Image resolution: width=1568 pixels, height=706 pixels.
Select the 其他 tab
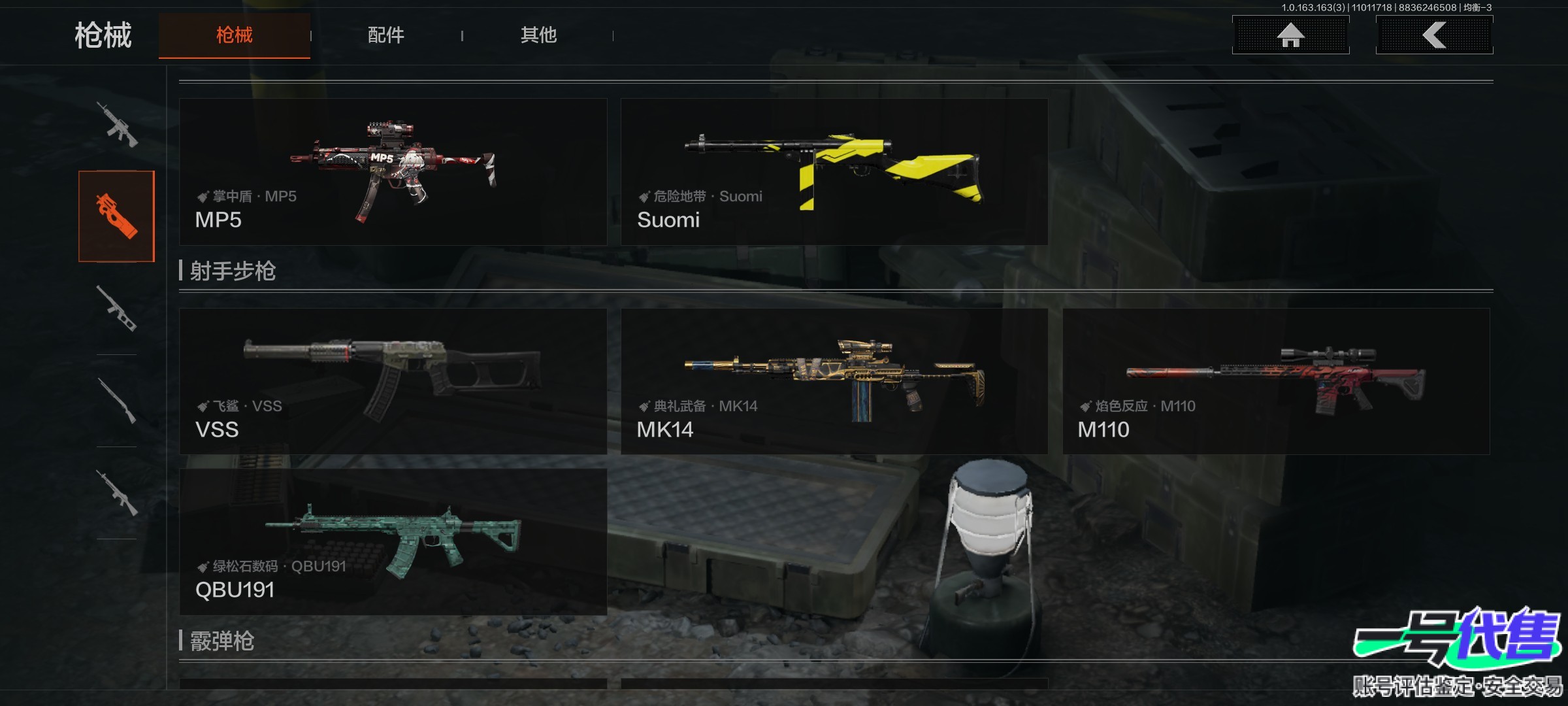(538, 35)
